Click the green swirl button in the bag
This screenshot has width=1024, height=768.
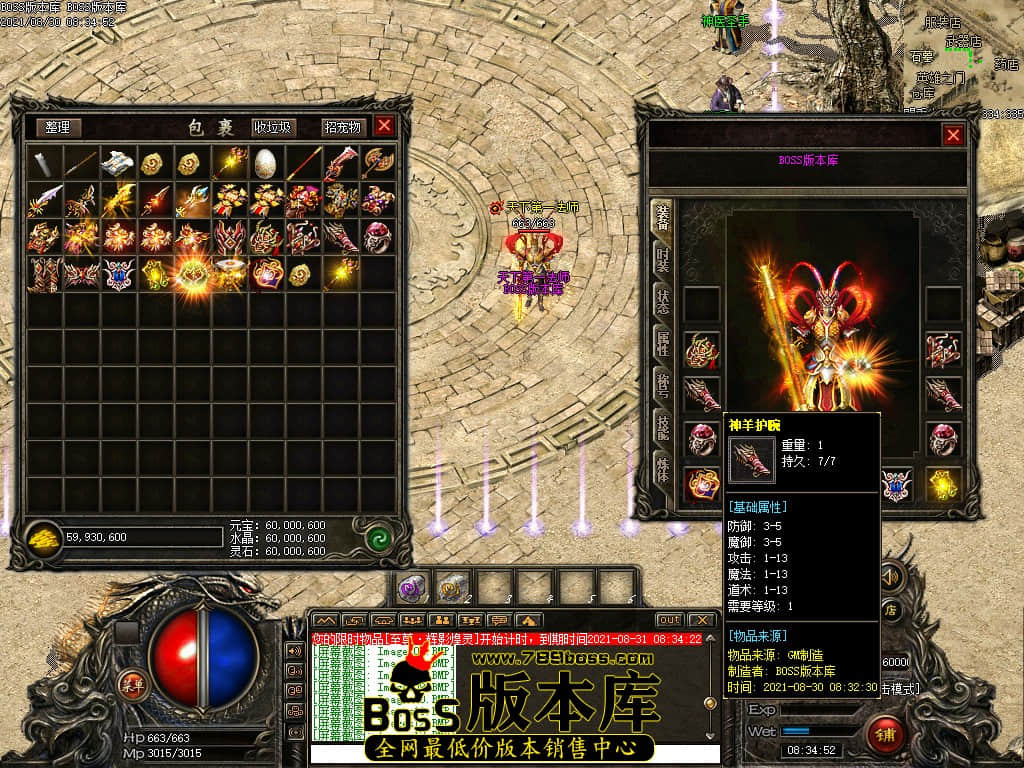pyautogui.click(x=376, y=537)
